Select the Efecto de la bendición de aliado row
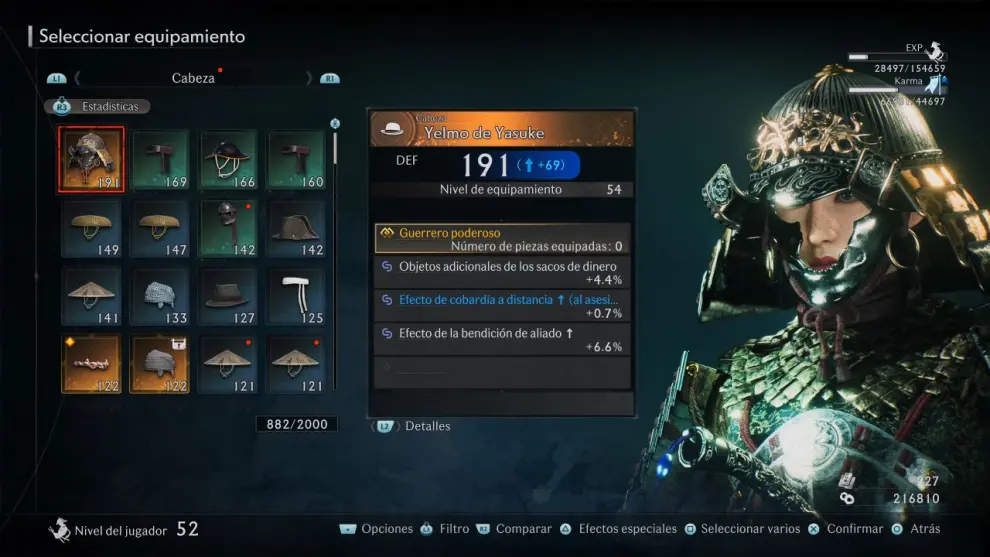This screenshot has width=990, height=557. pyautogui.click(x=503, y=339)
